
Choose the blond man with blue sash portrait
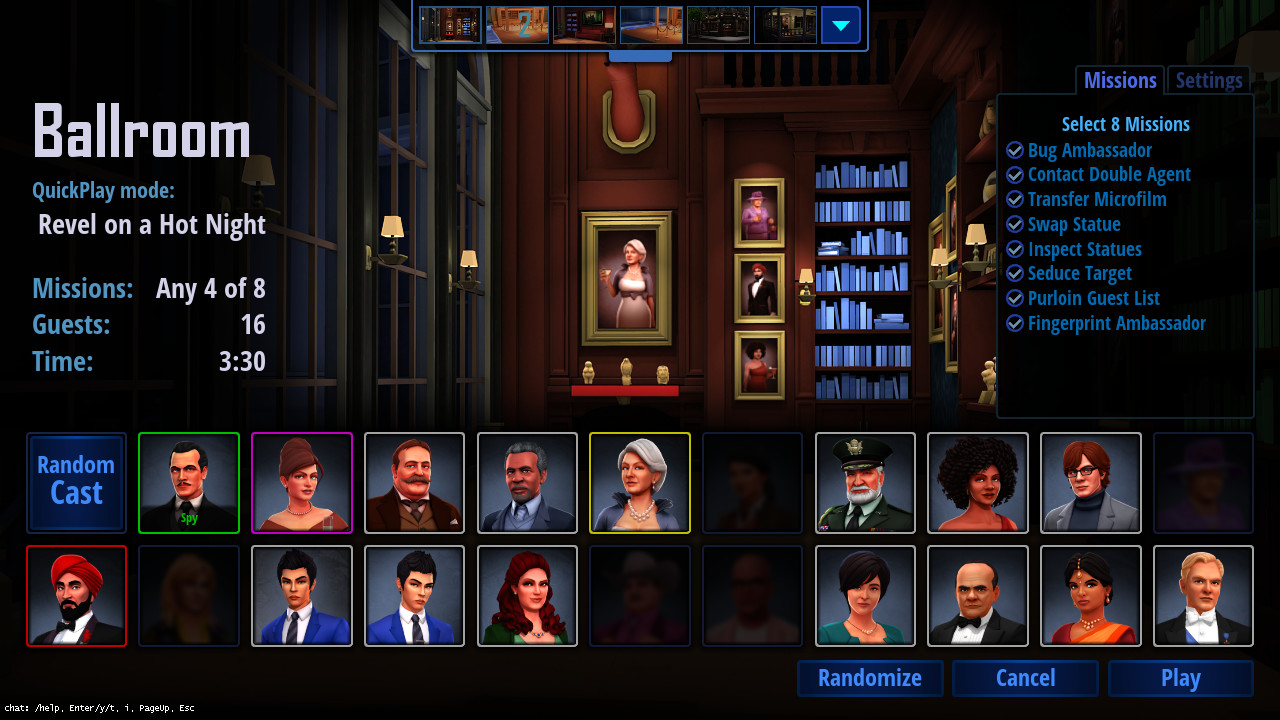[1203, 596]
